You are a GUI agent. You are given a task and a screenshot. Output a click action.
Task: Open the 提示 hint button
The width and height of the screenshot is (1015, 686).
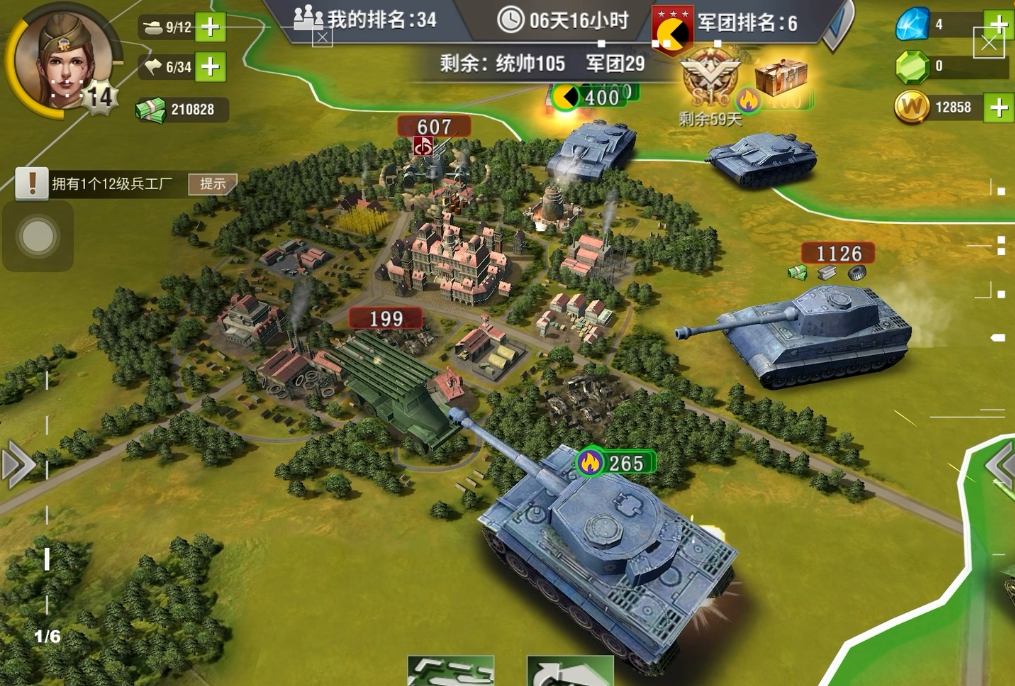coord(212,184)
